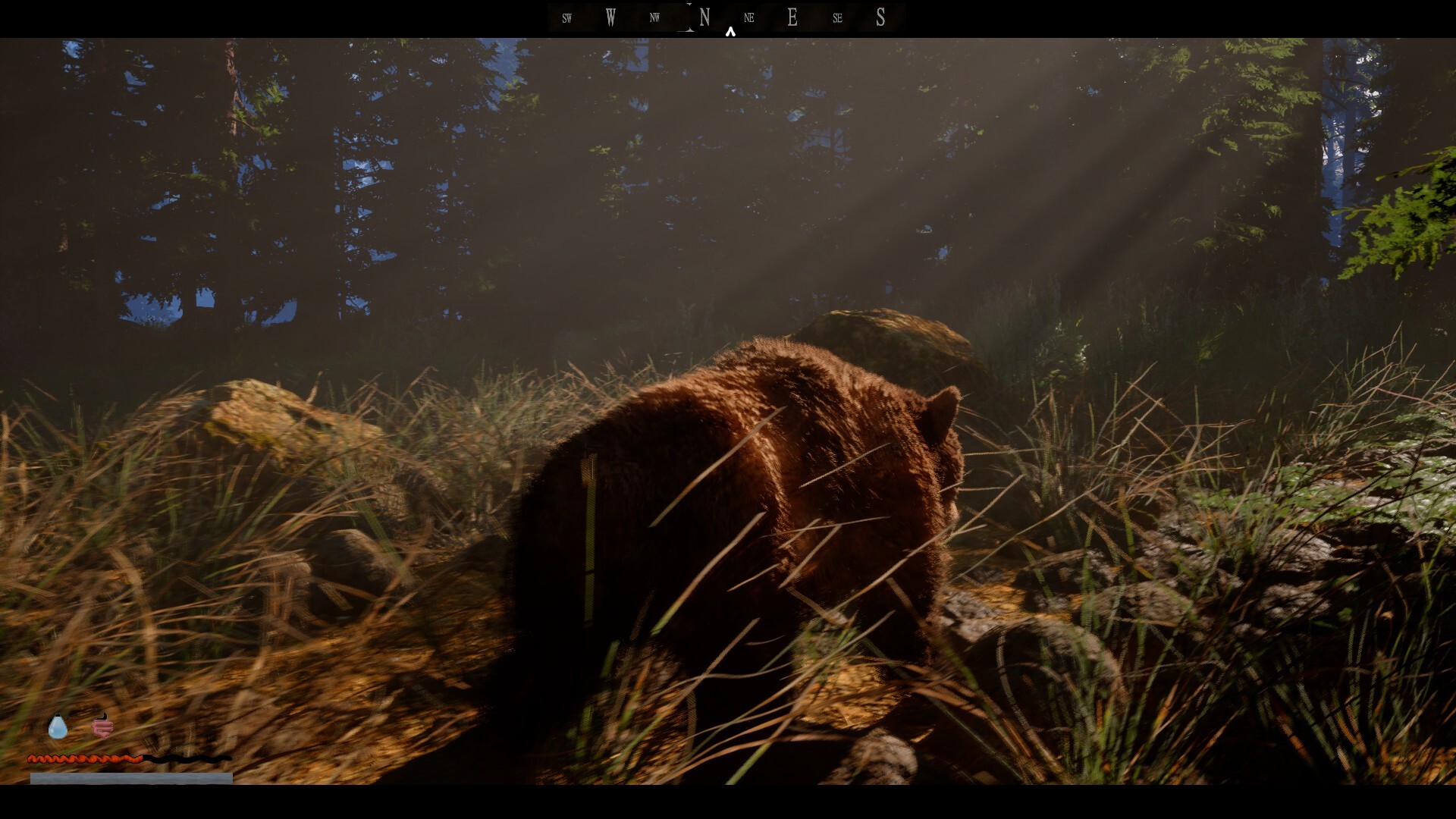Click the NW label on the compass
The width and height of the screenshot is (1456, 819).
click(655, 17)
